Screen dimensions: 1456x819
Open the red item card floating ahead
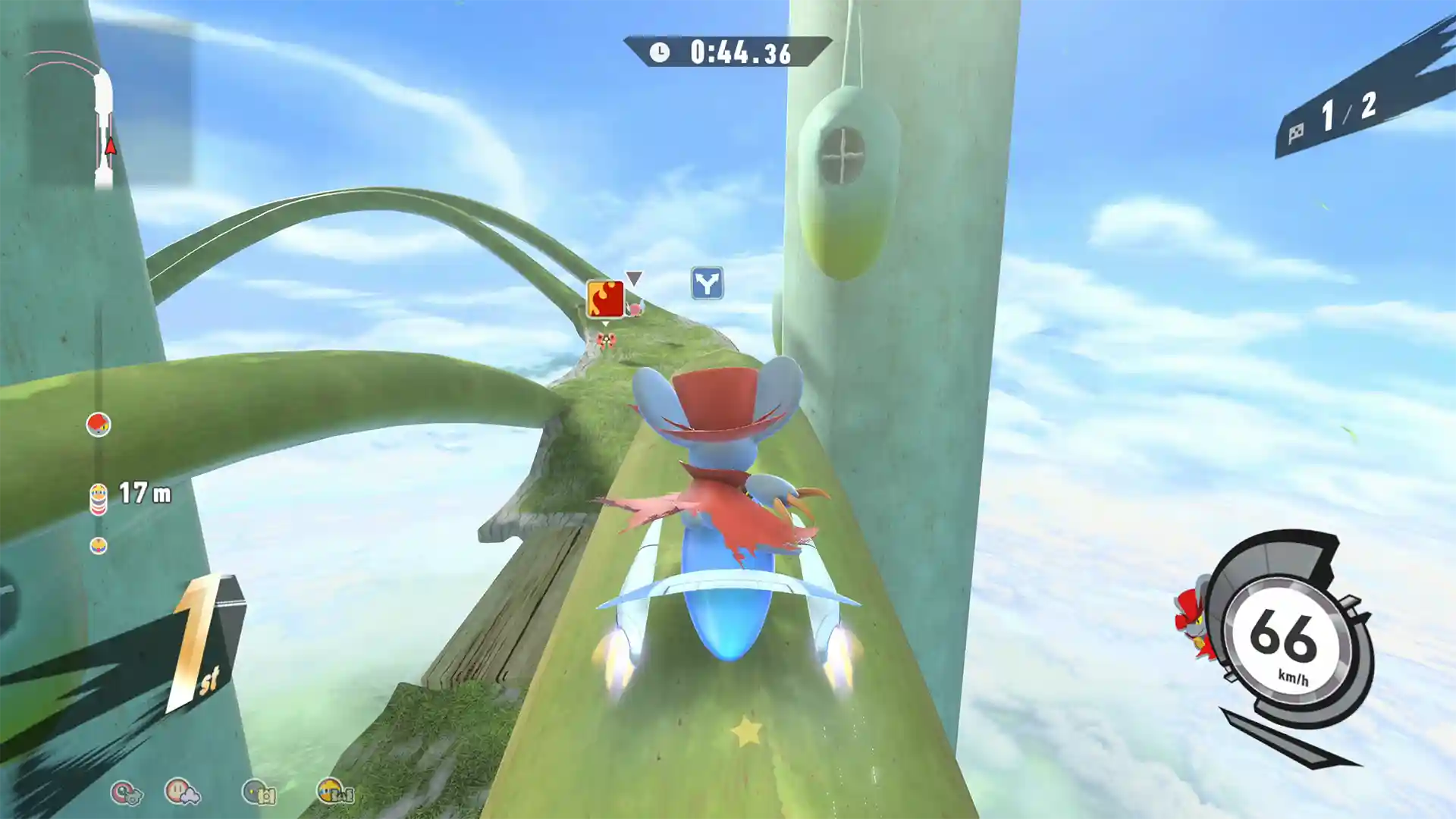pyautogui.click(x=603, y=297)
